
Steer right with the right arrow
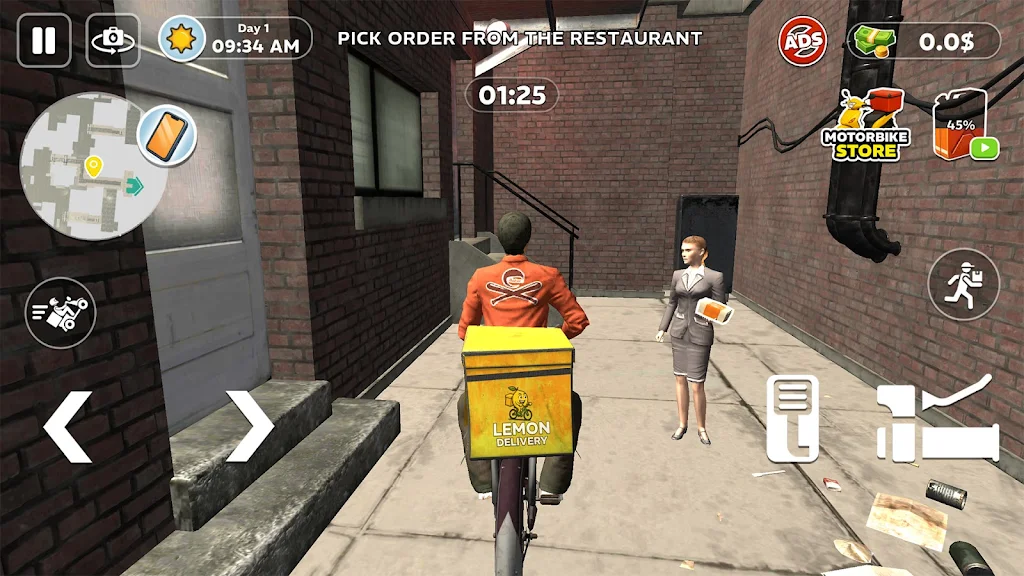point(249,426)
